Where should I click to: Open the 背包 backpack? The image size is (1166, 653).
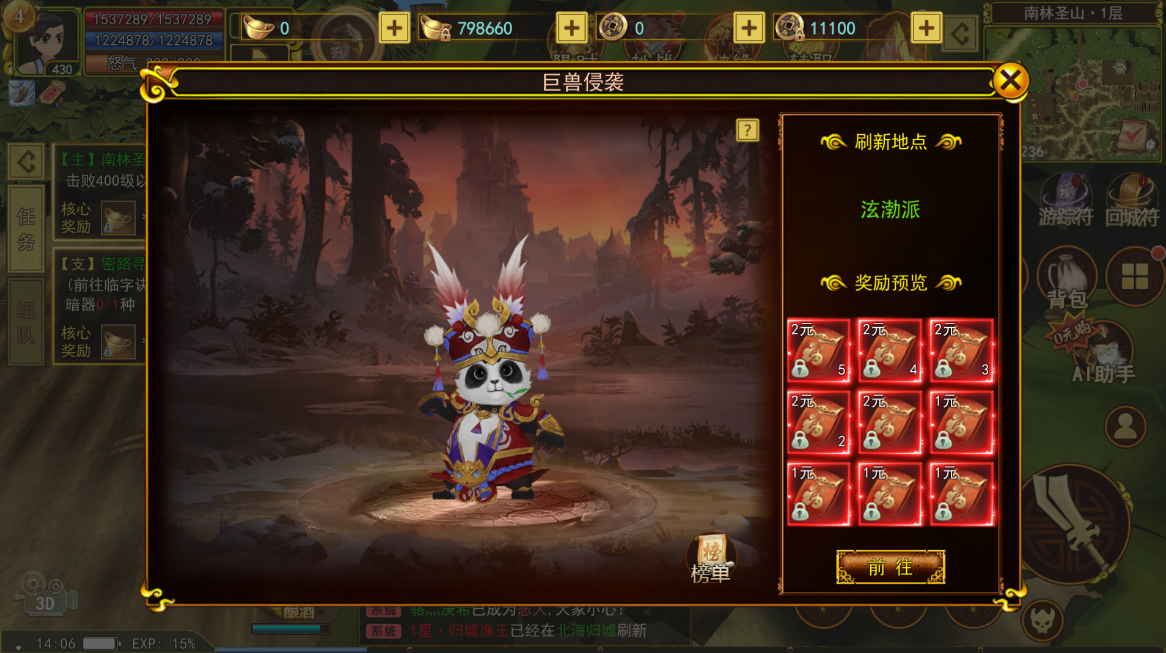point(1066,278)
